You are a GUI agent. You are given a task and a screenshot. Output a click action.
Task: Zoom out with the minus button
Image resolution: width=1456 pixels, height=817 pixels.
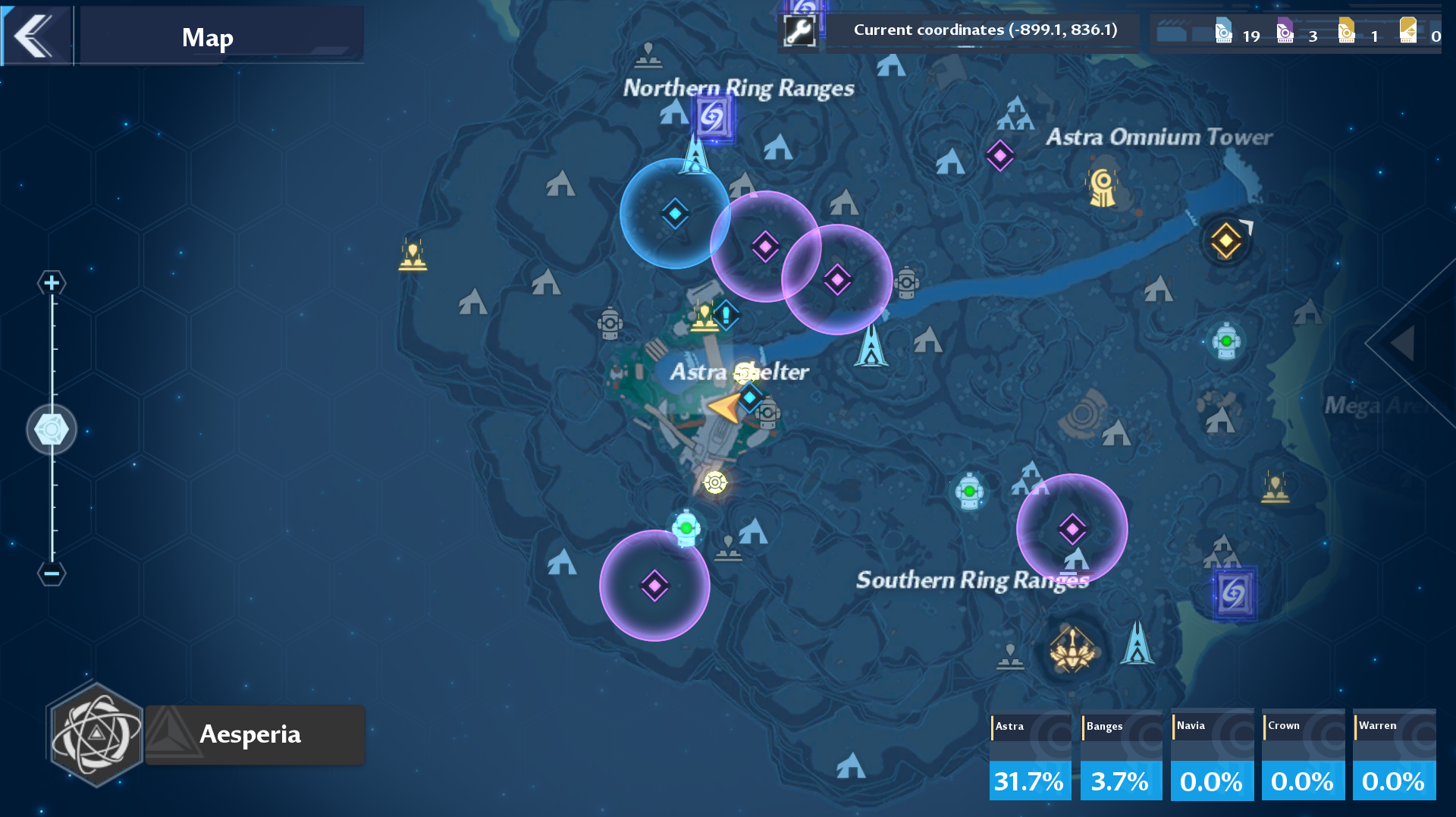click(x=52, y=573)
